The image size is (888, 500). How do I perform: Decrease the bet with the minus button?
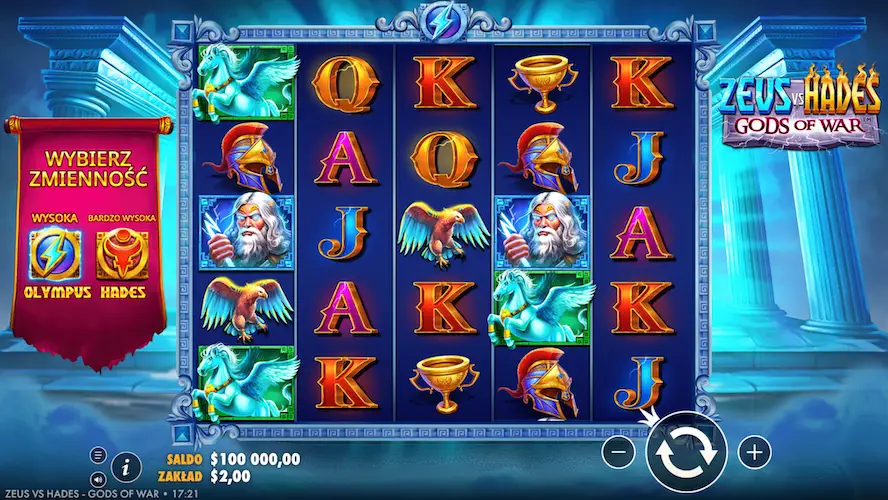(x=620, y=452)
